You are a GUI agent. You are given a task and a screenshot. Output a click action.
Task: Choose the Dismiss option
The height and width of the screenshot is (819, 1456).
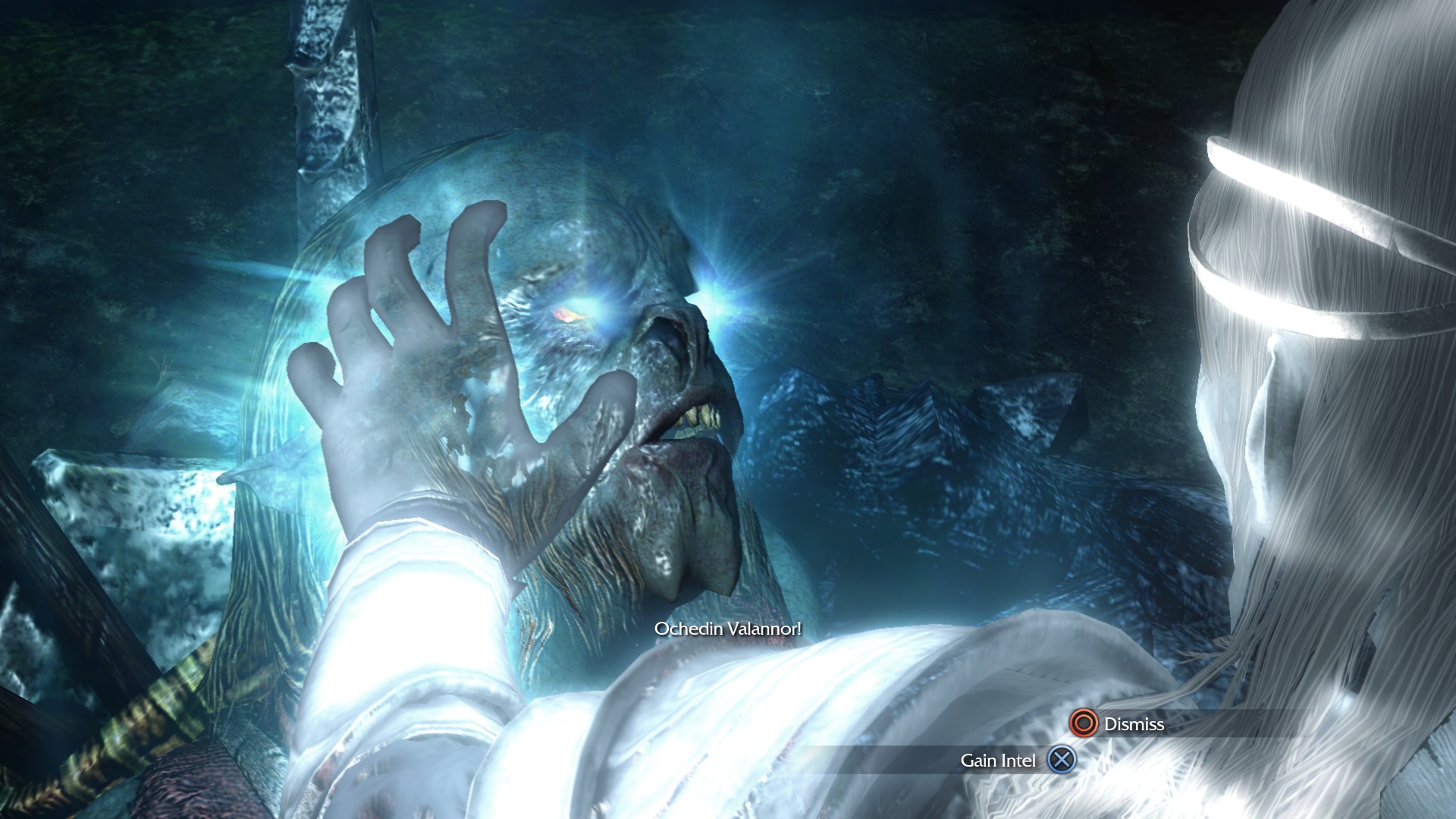(x=1117, y=723)
